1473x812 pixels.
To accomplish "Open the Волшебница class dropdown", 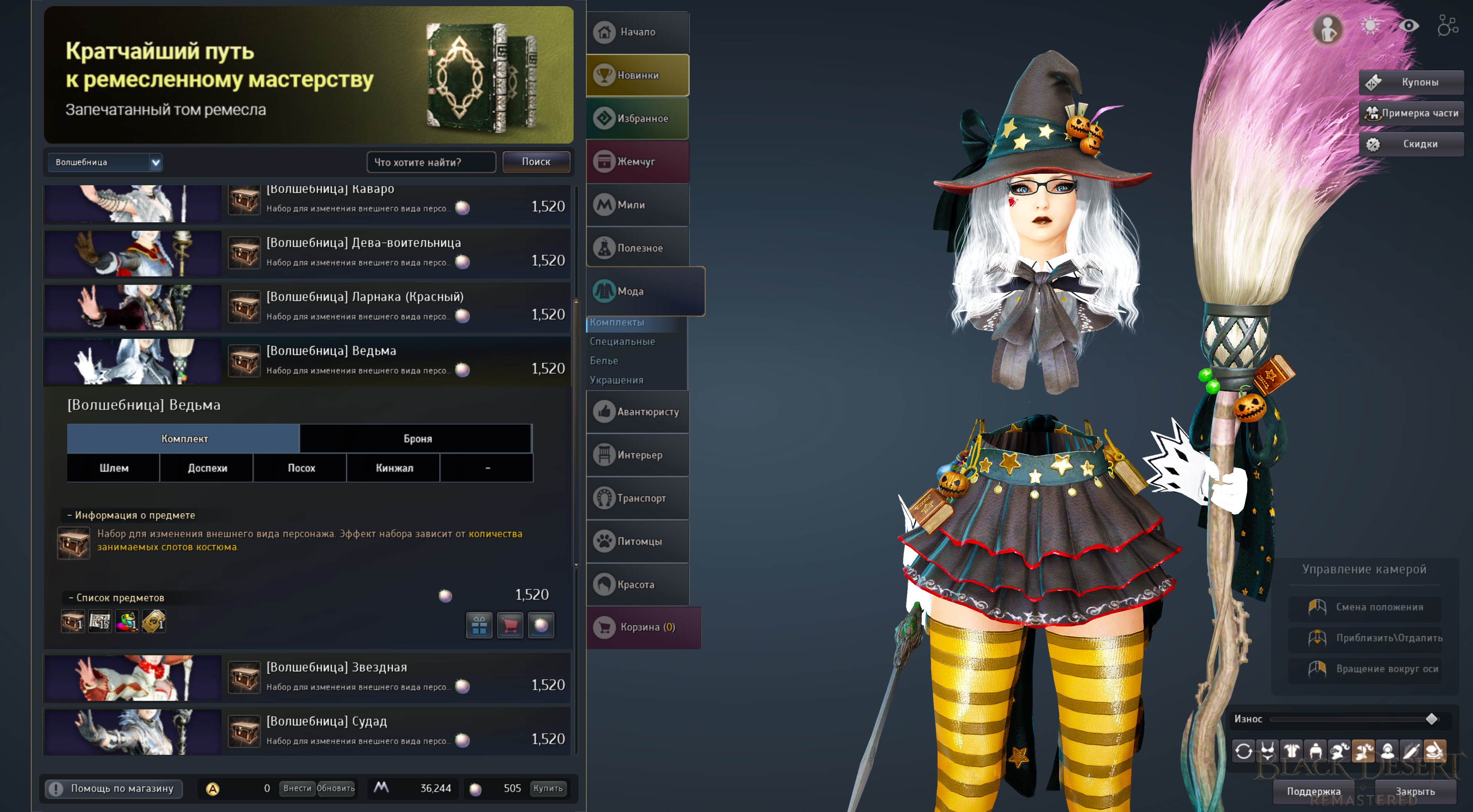I will 105,162.
